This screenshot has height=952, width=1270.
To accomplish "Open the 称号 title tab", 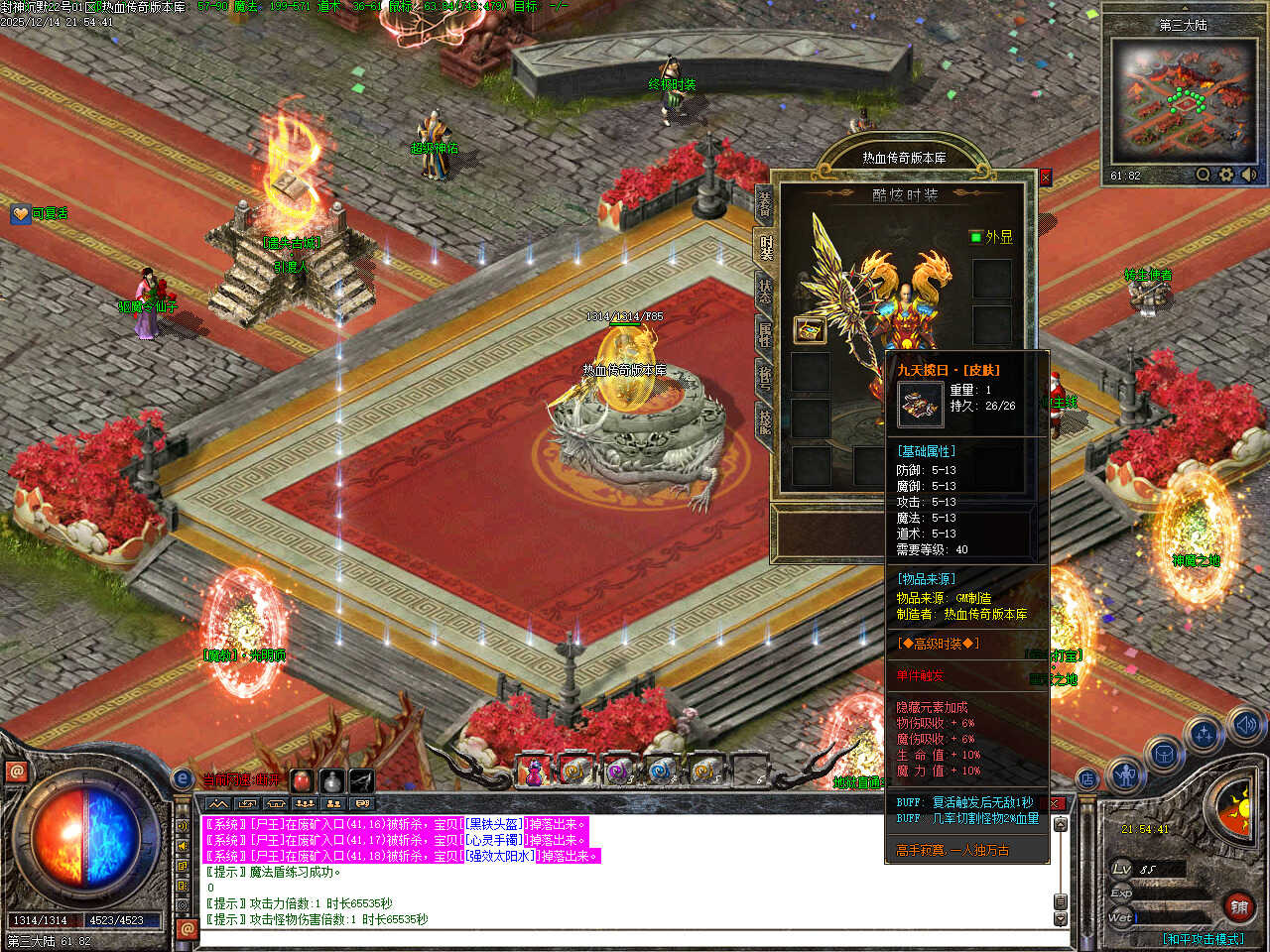I will tap(765, 378).
